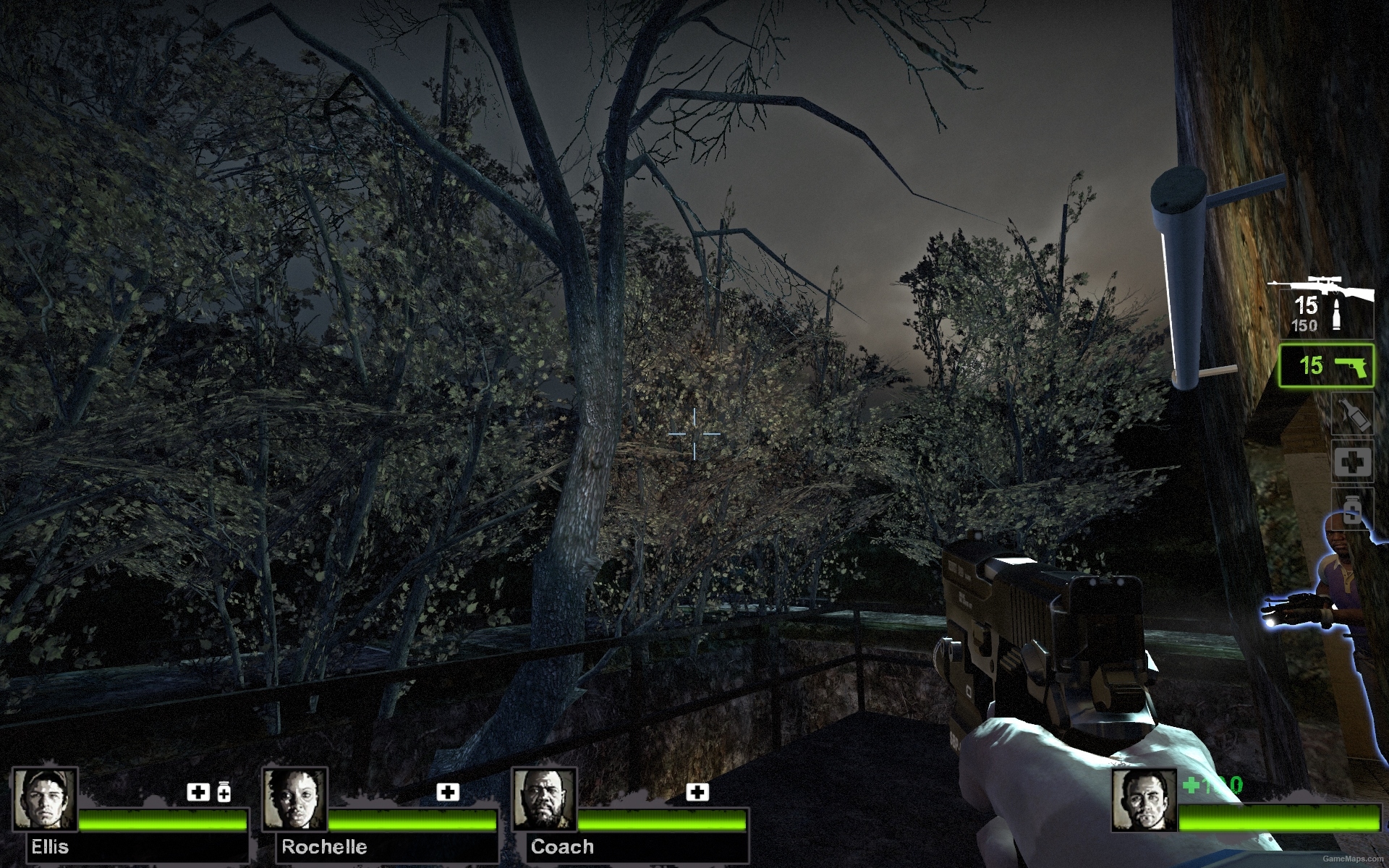Click the pills icon next to Ellis's medkit
The image size is (1389, 868).
tap(224, 793)
